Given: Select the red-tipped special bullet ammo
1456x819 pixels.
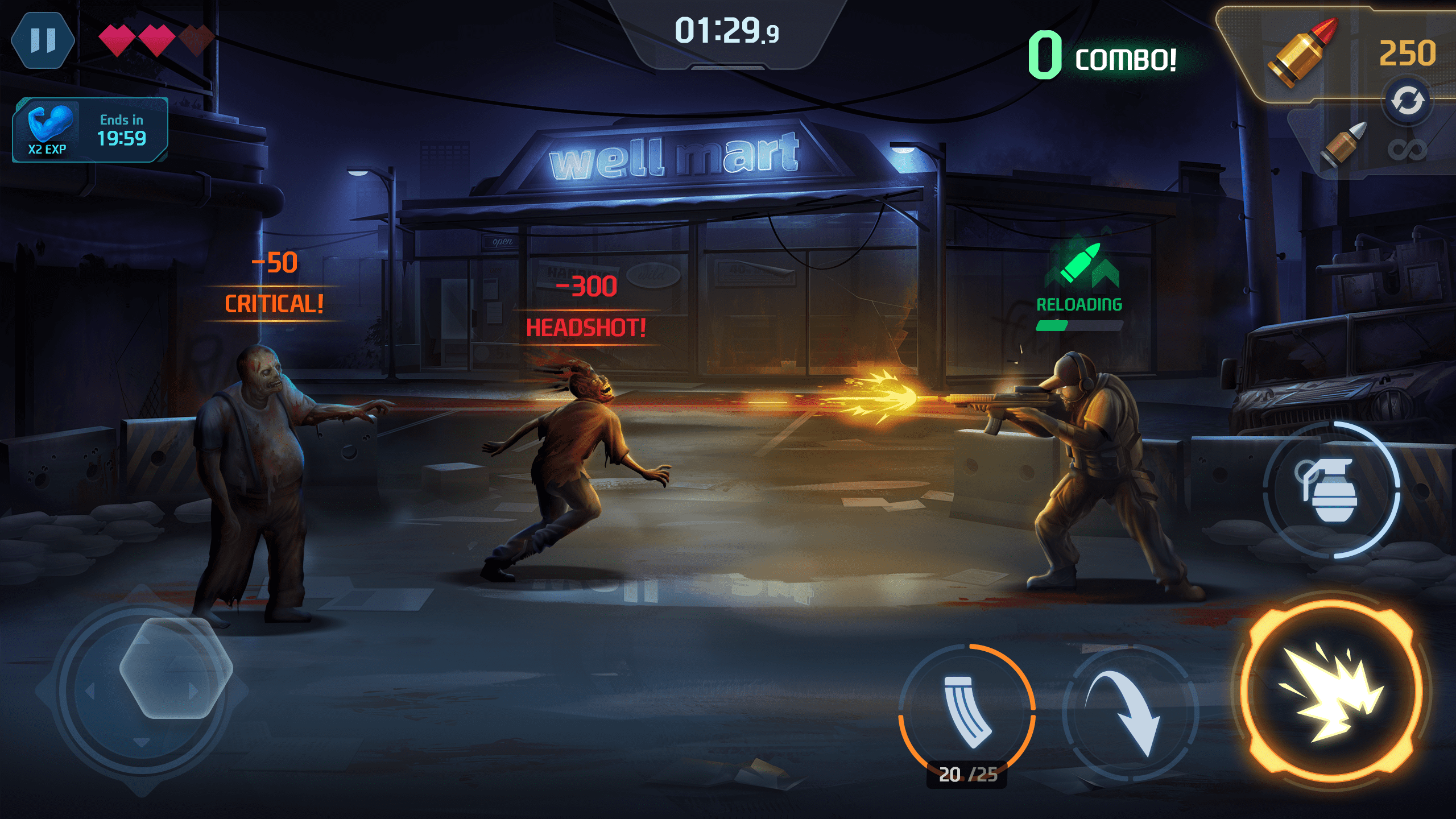Looking at the screenshot, I should pyautogui.click(x=1302, y=53).
